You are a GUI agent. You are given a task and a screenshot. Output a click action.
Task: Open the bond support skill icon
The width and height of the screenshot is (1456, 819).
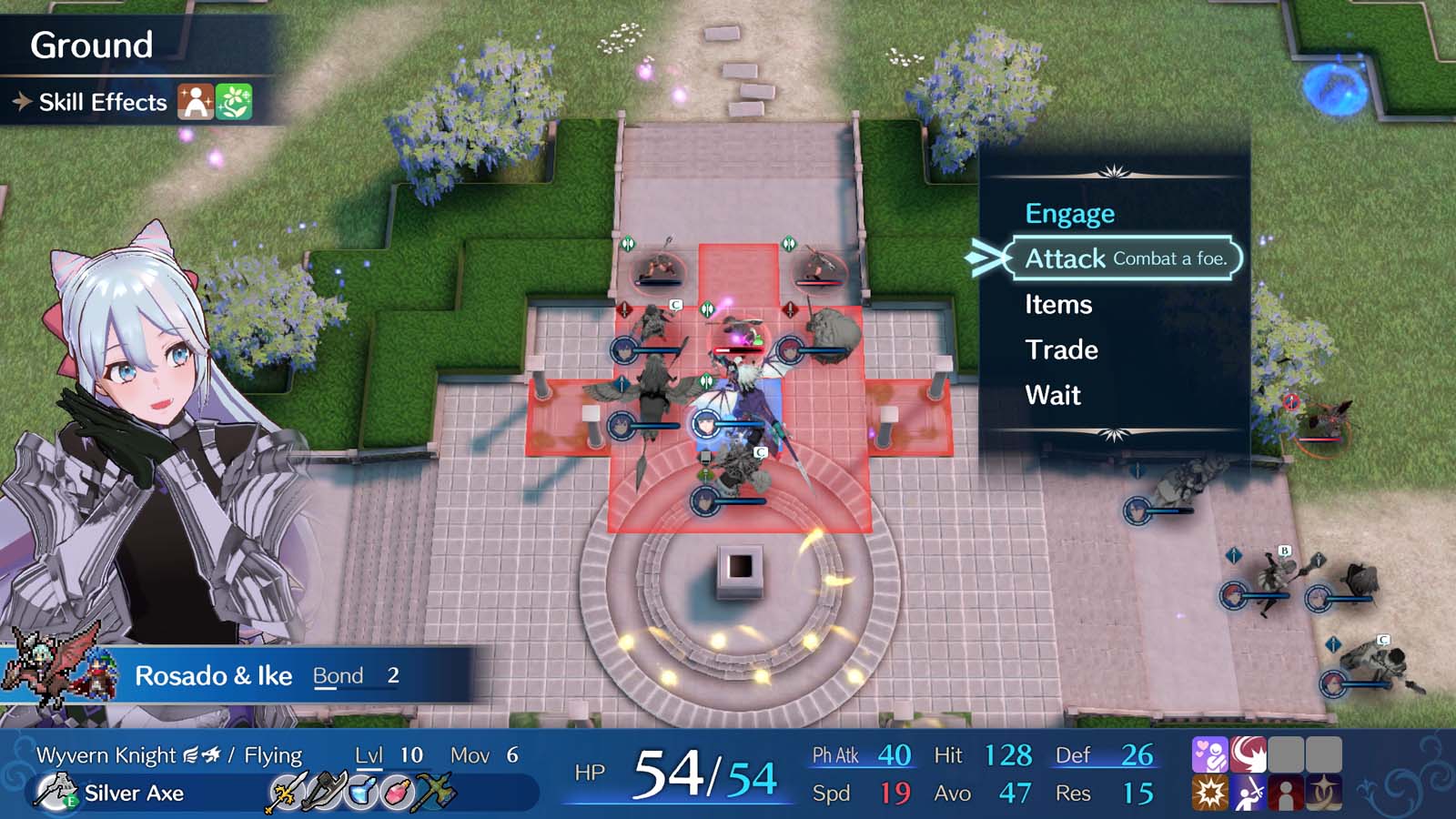pyautogui.click(x=1210, y=753)
